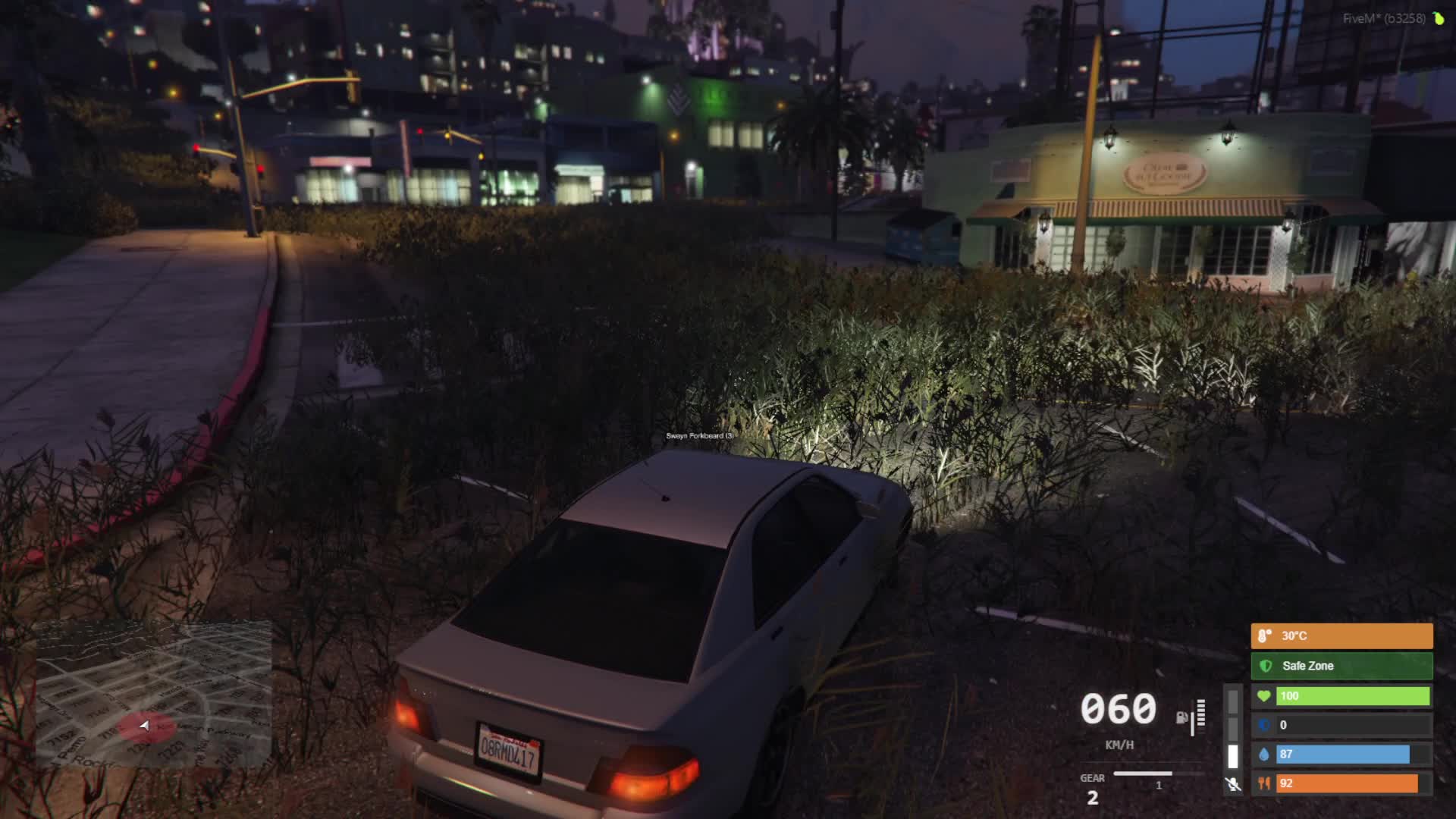Click the thermometer temperature icon
The height and width of the screenshot is (819, 1456).
point(1264,636)
